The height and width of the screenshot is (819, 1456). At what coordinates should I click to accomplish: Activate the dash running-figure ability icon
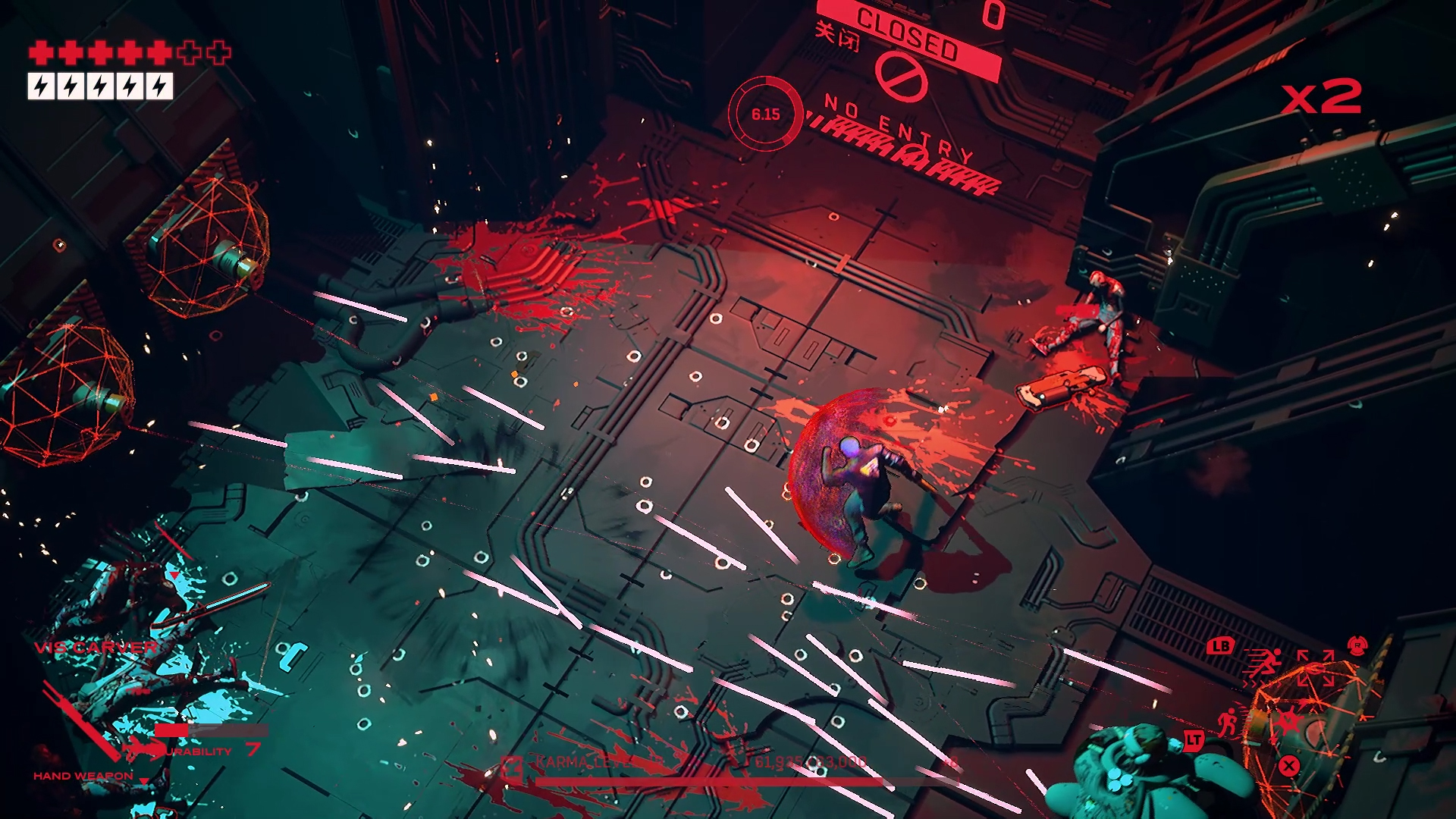coord(1262,665)
